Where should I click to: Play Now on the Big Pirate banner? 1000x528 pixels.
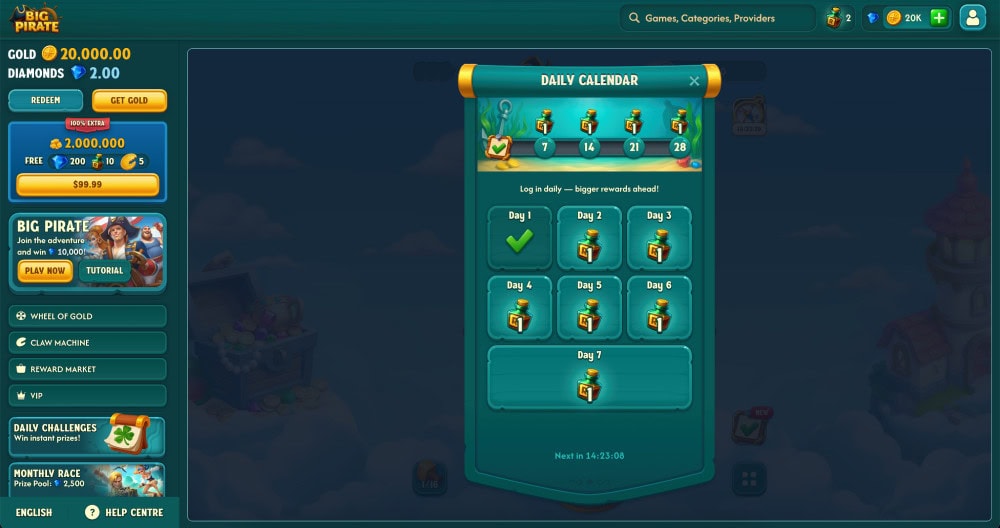tap(45, 271)
